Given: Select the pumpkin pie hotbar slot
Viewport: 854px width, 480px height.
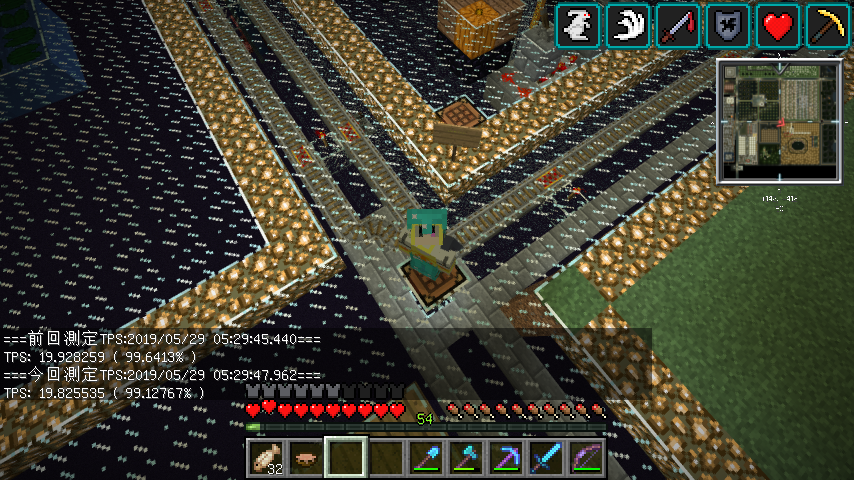Looking at the screenshot, I should [x=306, y=459].
